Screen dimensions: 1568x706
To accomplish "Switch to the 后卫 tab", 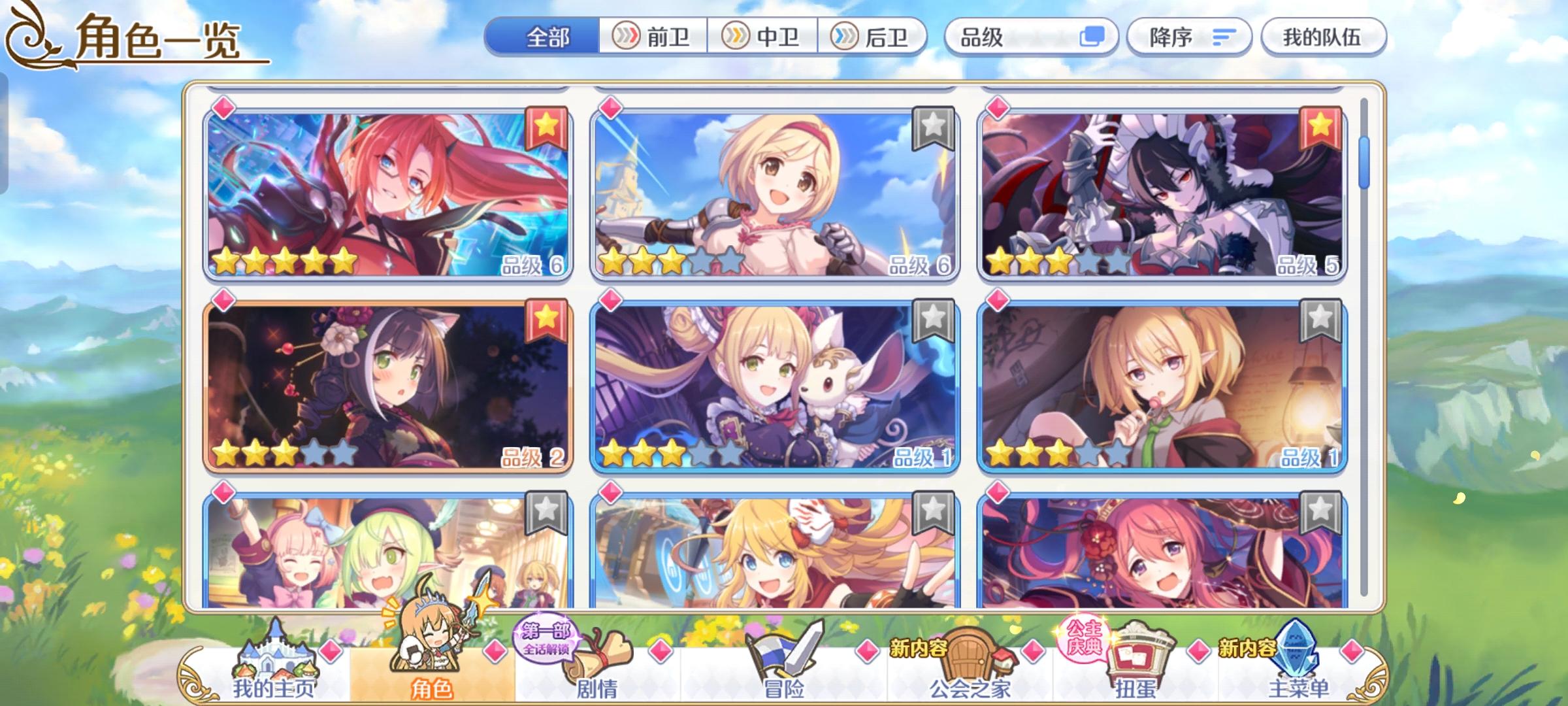I will pyautogui.click(x=872, y=37).
